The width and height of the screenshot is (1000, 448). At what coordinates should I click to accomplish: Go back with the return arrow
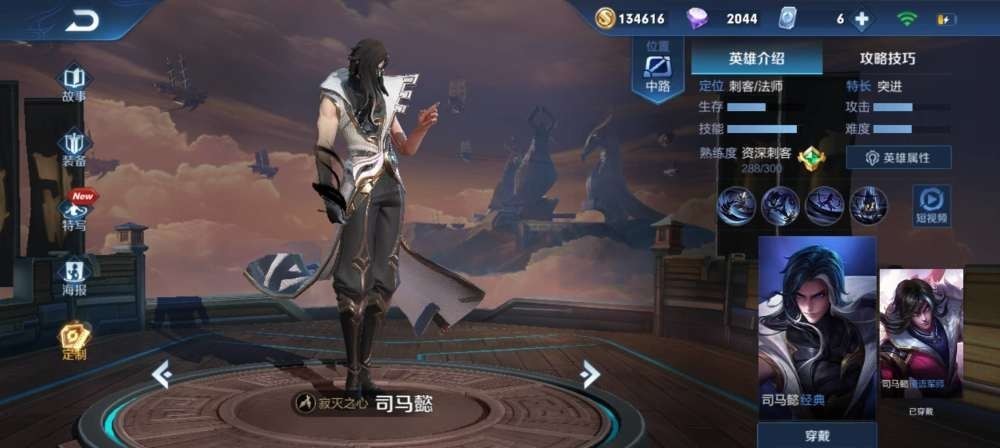tap(82, 20)
